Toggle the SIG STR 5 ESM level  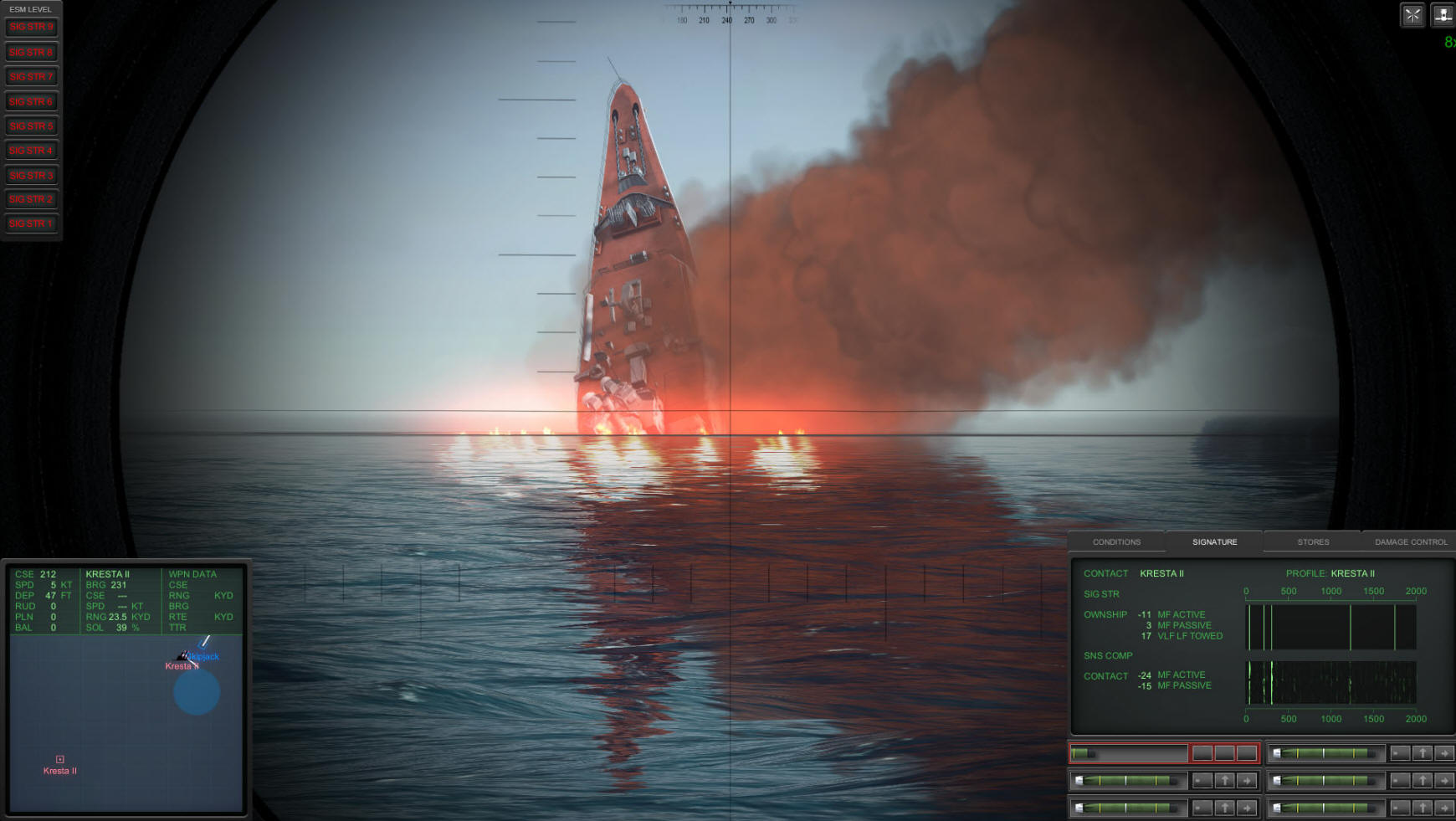pyautogui.click(x=31, y=126)
